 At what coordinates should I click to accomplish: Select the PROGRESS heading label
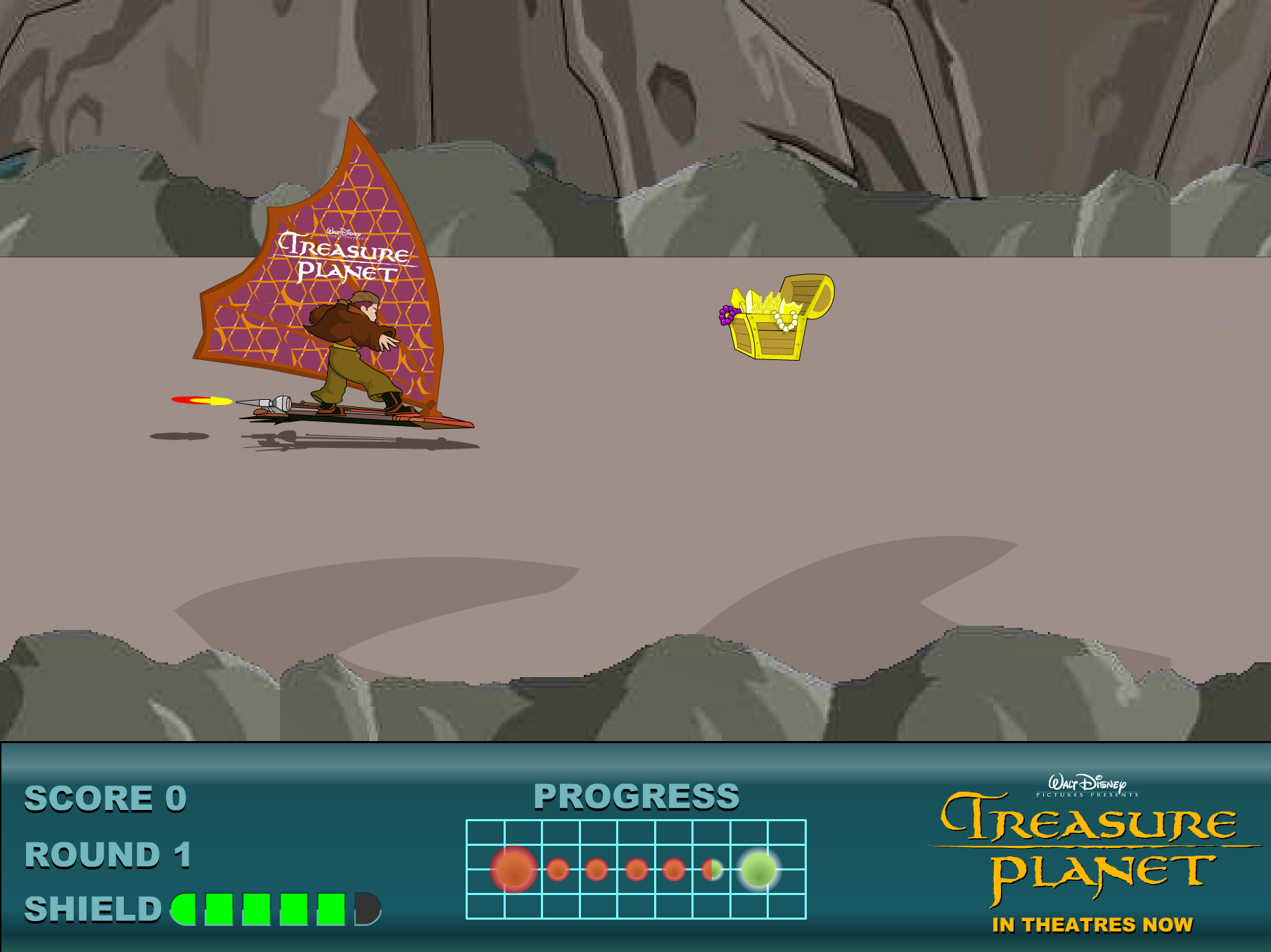(637, 798)
